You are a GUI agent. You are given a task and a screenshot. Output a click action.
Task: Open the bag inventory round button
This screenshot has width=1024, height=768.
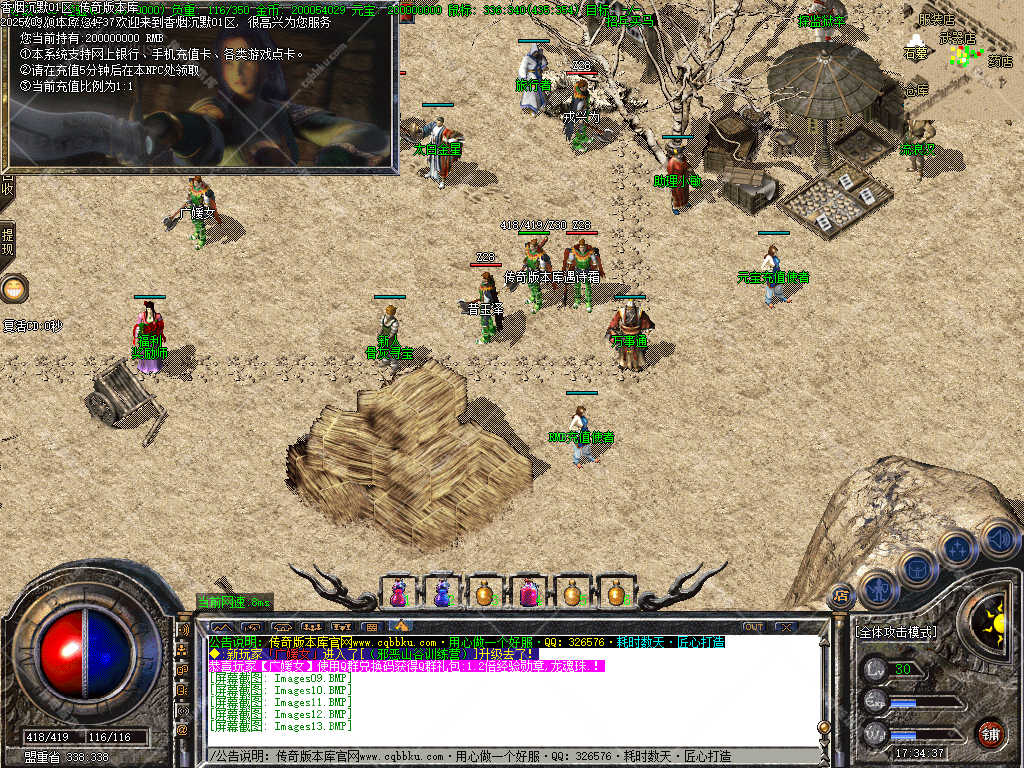coord(917,570)
